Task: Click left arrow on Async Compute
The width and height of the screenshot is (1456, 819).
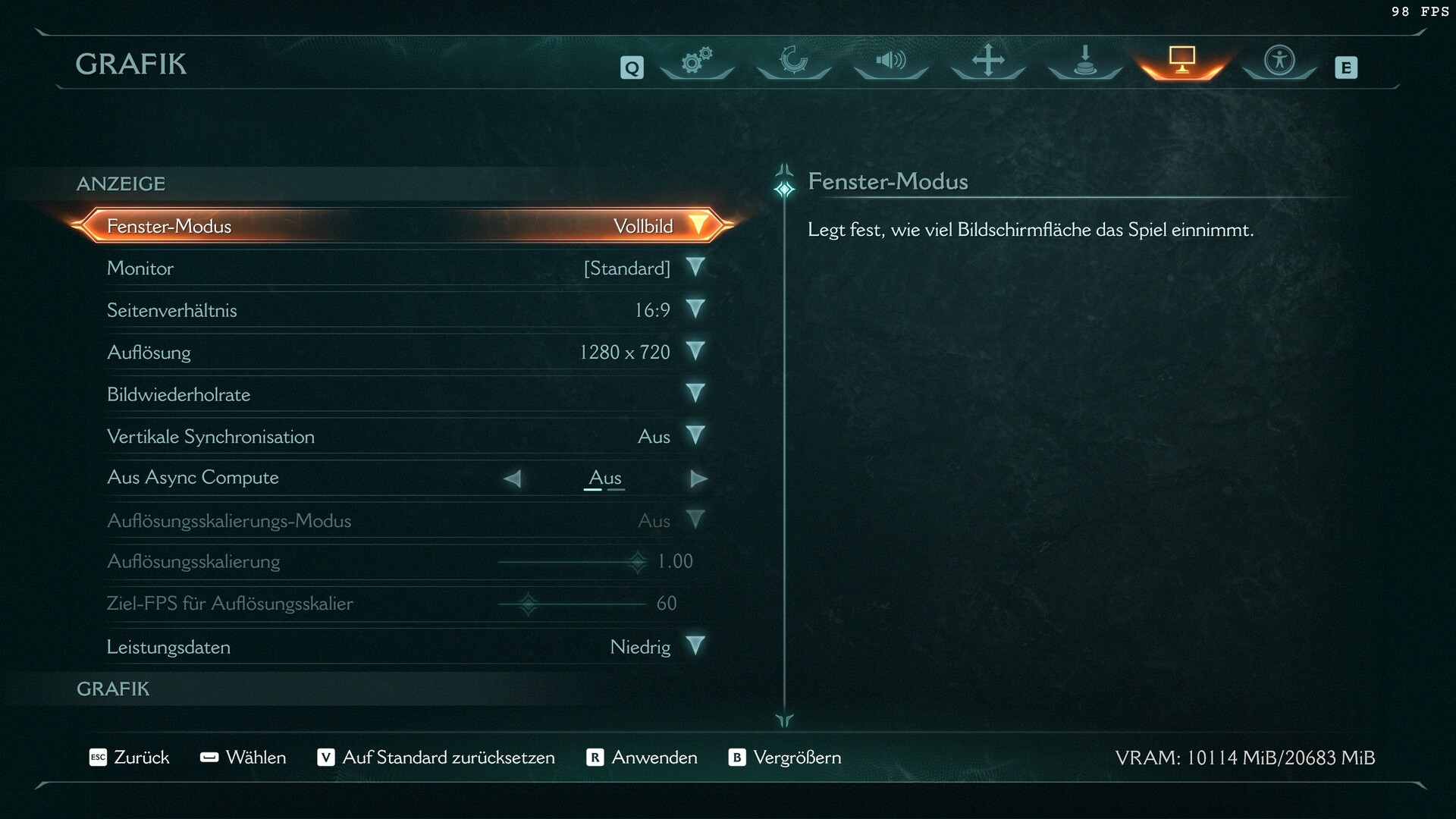Action: point(513,479)
